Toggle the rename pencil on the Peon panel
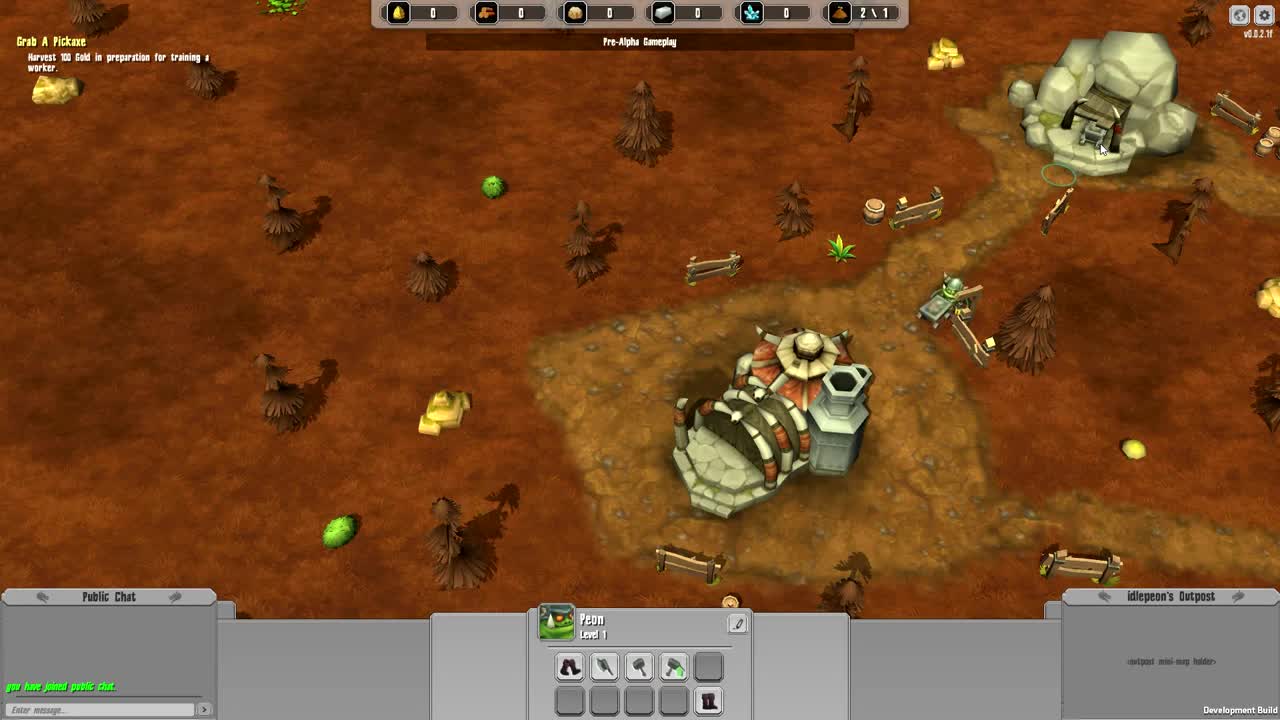This screenshot has width=1280, height=720. point(737,623)
